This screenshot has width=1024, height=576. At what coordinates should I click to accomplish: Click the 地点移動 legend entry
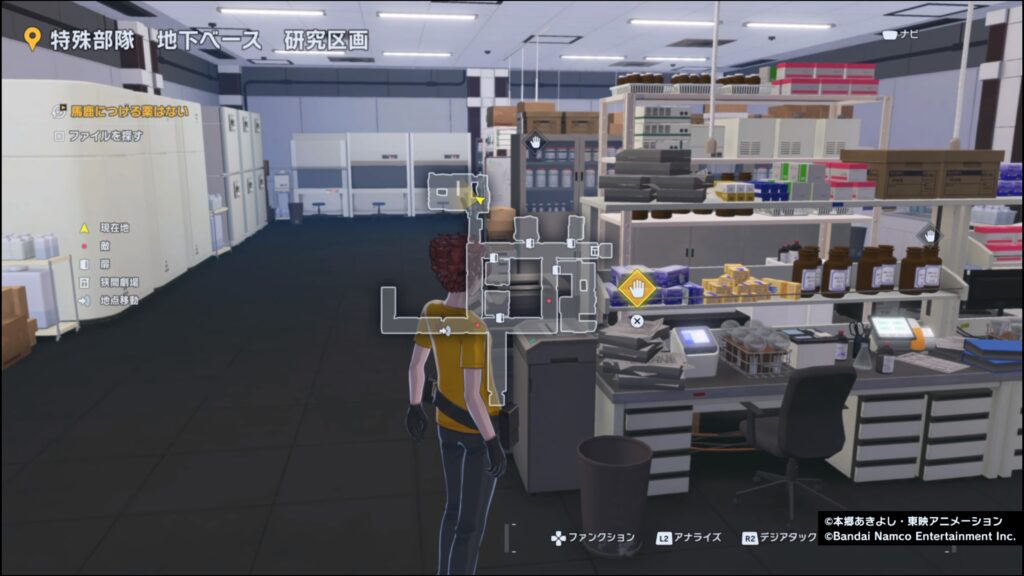[x=110, y=300]
